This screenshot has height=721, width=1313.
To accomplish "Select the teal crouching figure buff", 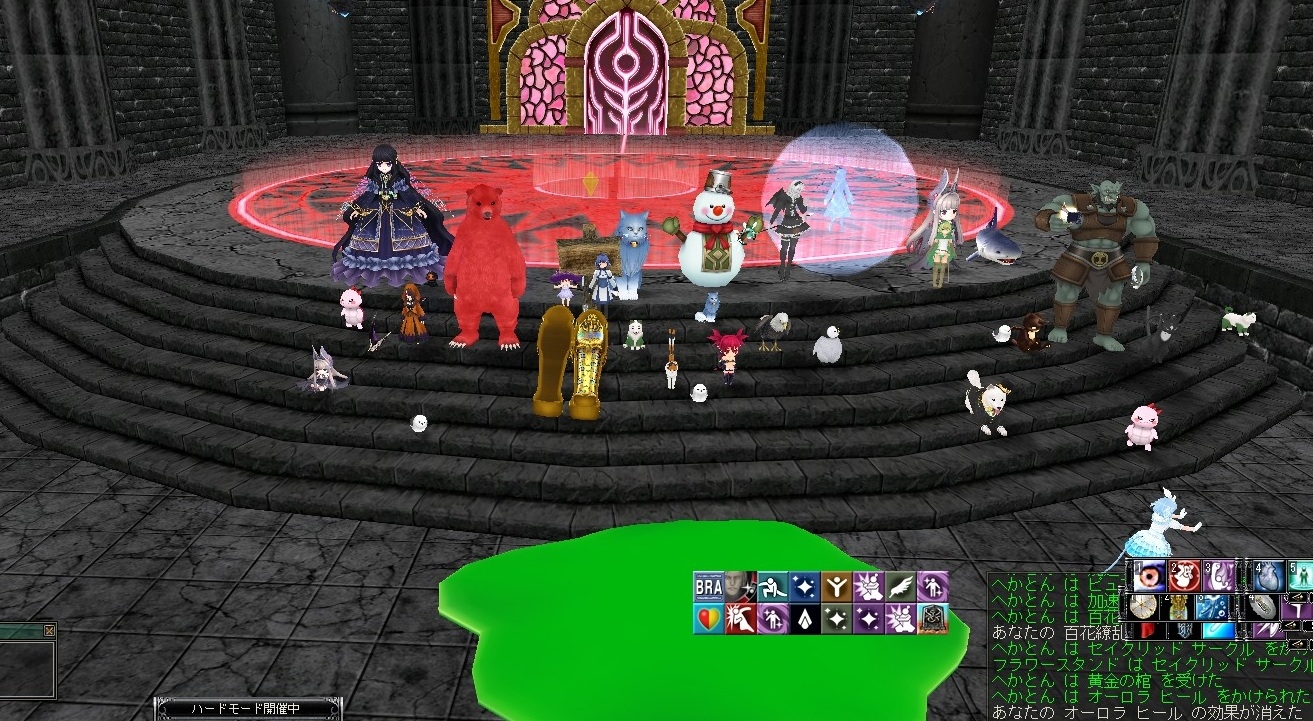I will coord(771,587).
